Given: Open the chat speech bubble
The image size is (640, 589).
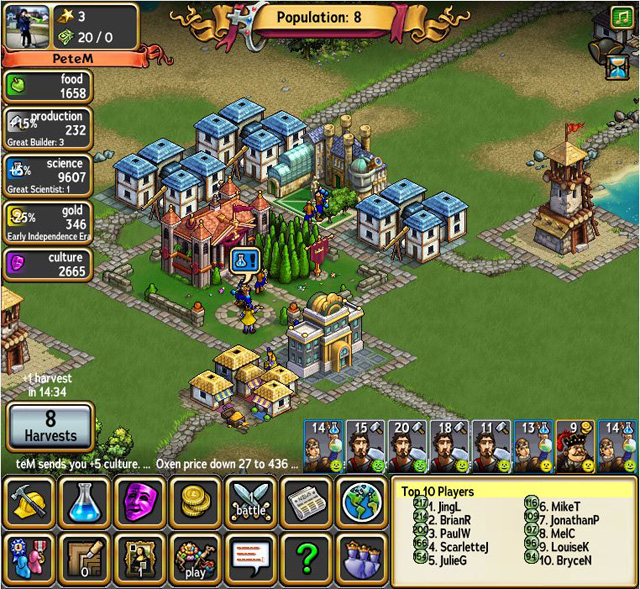Looking at the screenshot, I should (251, 558).
